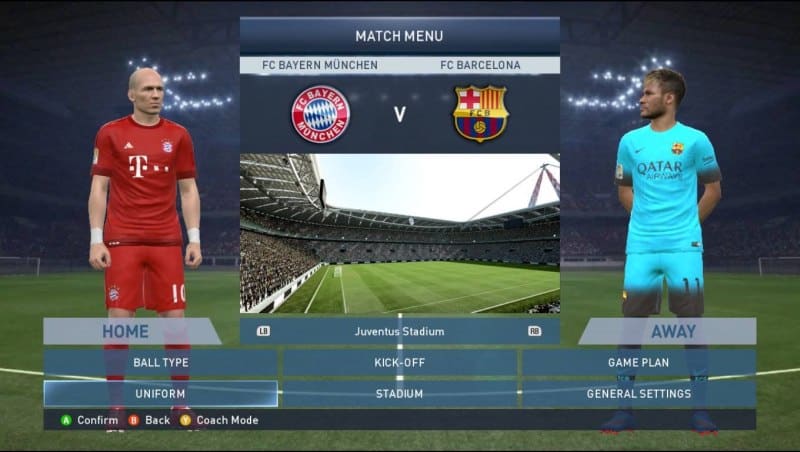Click the FC Bayern München crest
Image resolution: width=800 pixels, height=452 pixels.
[x=320, y=114]
